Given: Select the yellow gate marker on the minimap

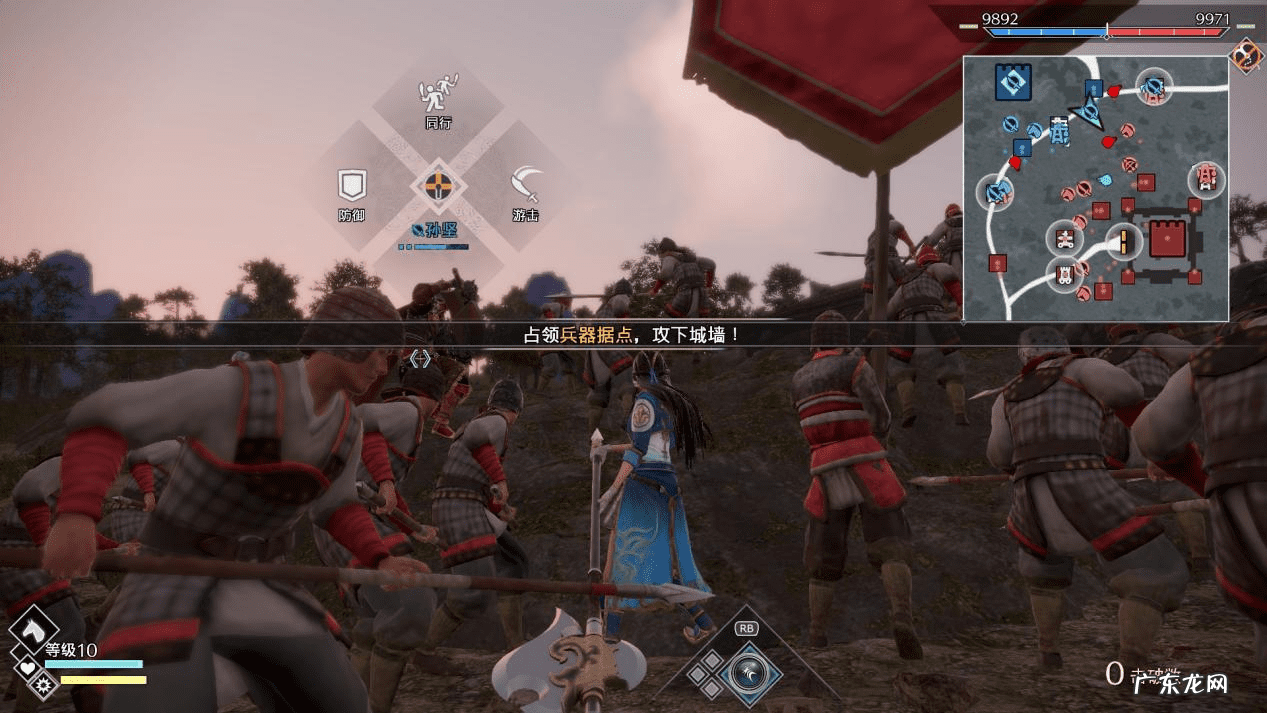Looking at the screenshot, I should 1124,242.
